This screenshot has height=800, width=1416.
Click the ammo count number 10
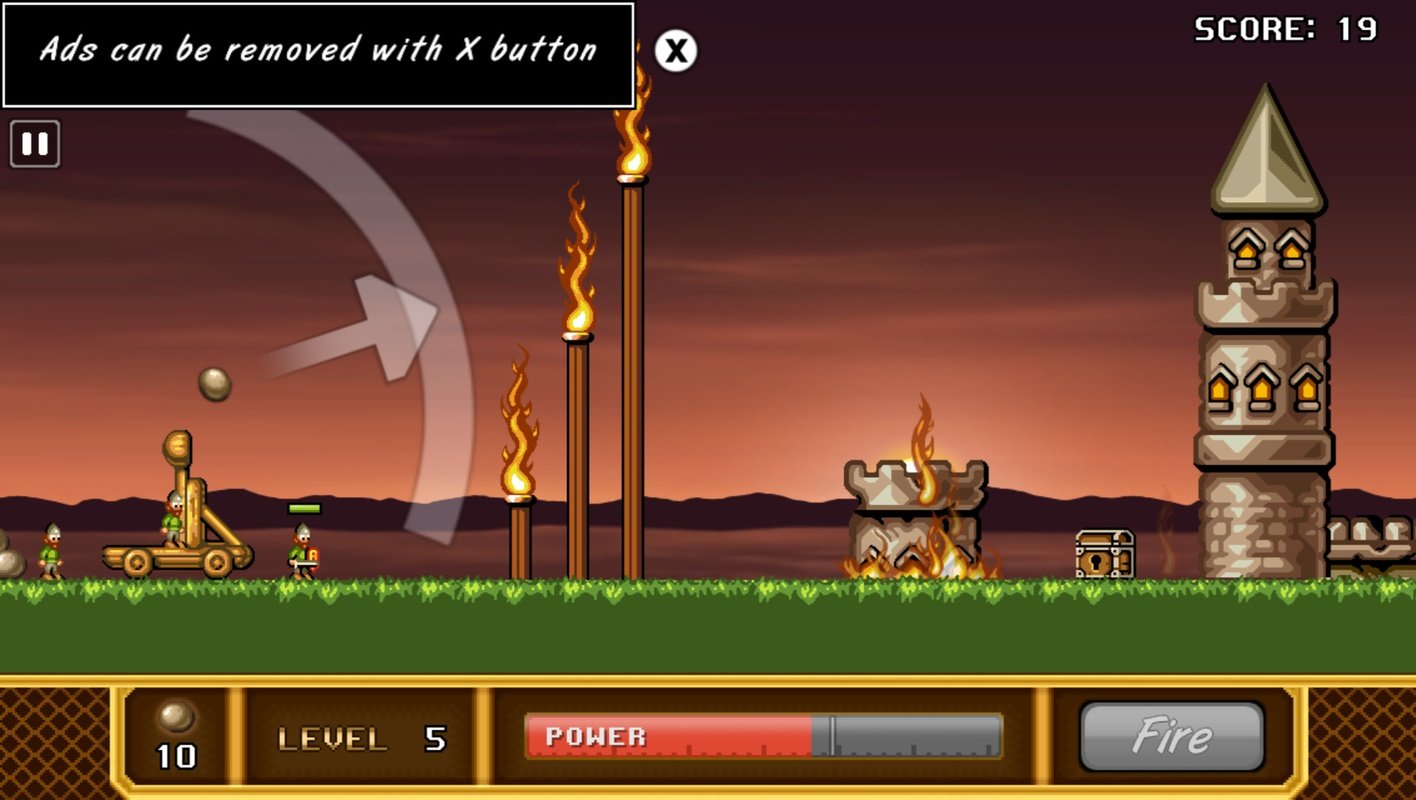[x=177, y=757]
